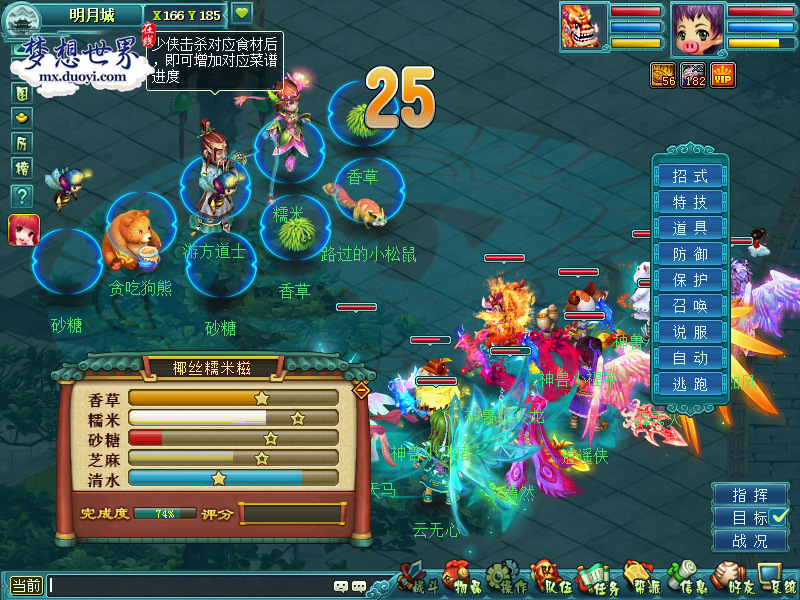This screenshot has width=800, height=600.
Task: Click the 自动 auto-battle command
Action: 690,358
